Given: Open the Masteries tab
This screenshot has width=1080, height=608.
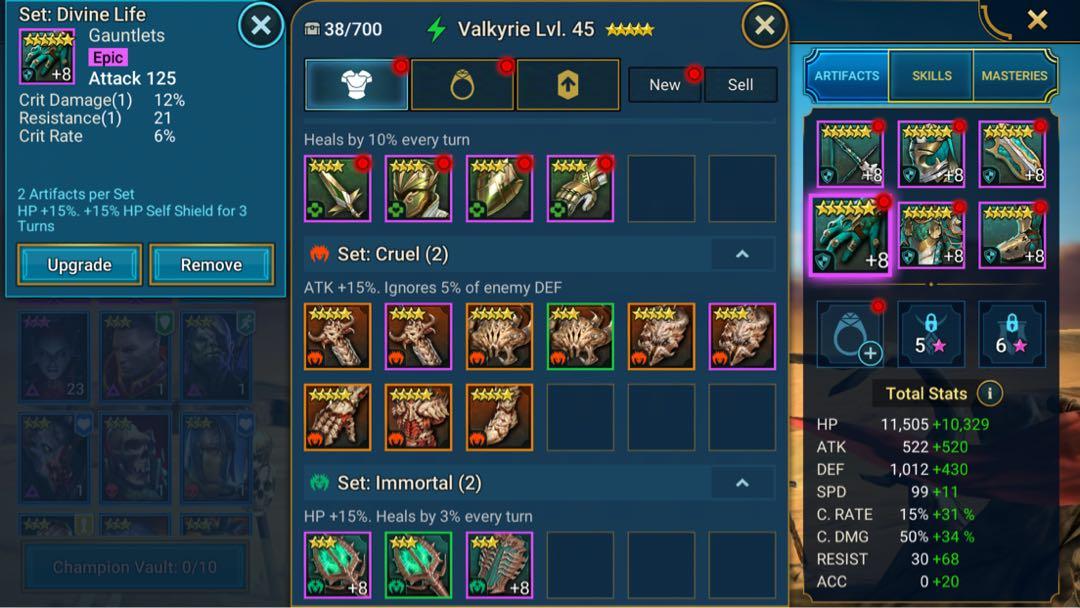Looking at the screenshot, I should click(1014, 76).
